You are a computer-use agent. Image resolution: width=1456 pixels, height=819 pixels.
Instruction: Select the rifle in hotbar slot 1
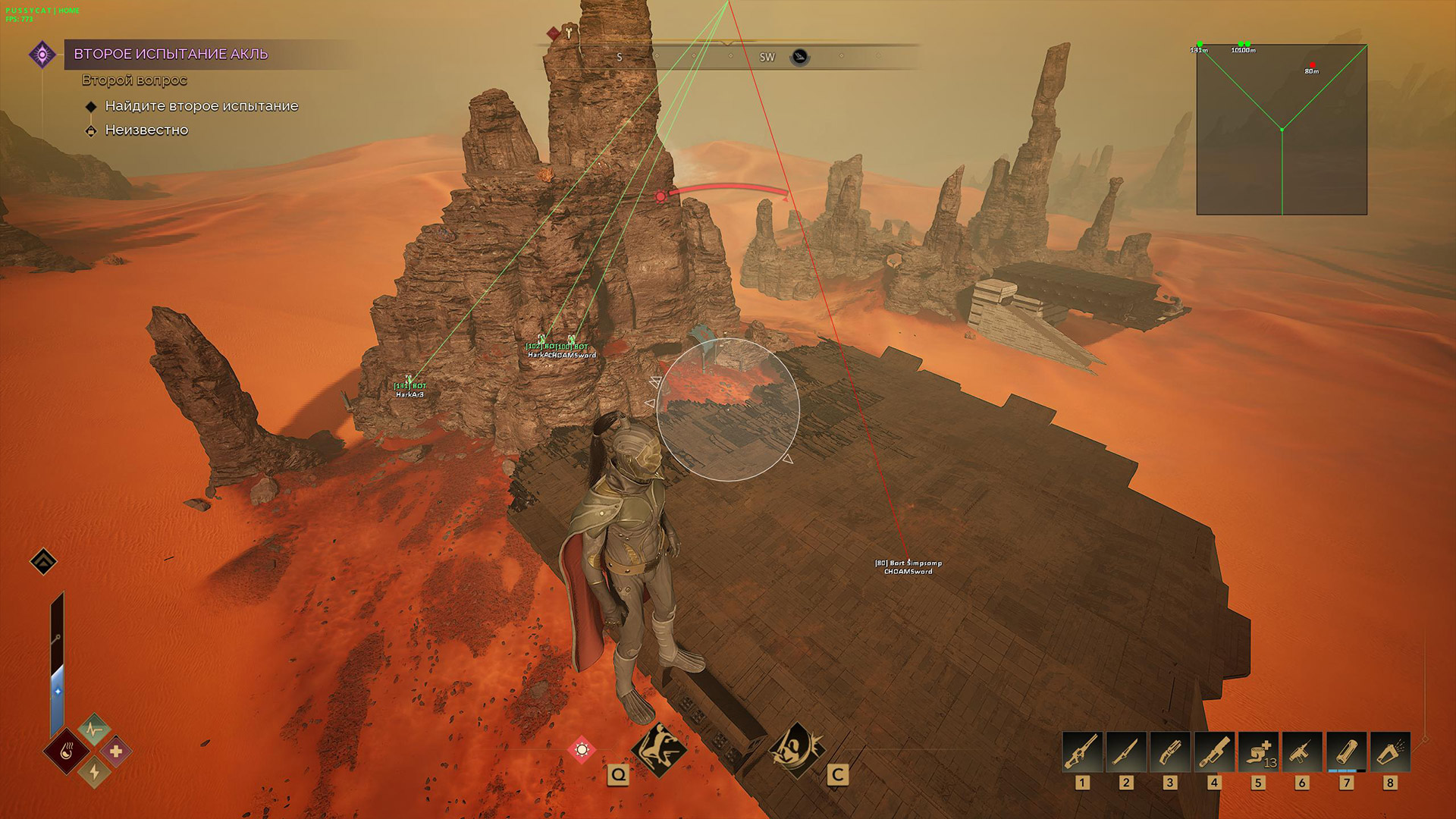tap(1082, 752)
